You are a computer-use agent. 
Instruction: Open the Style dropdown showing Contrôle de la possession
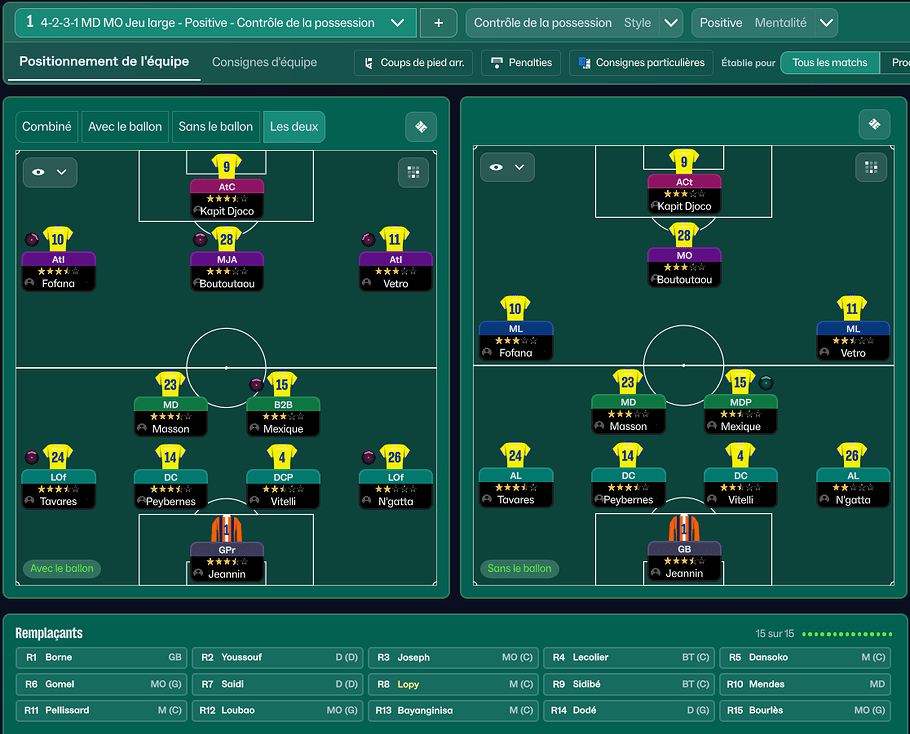coord(574,22)
